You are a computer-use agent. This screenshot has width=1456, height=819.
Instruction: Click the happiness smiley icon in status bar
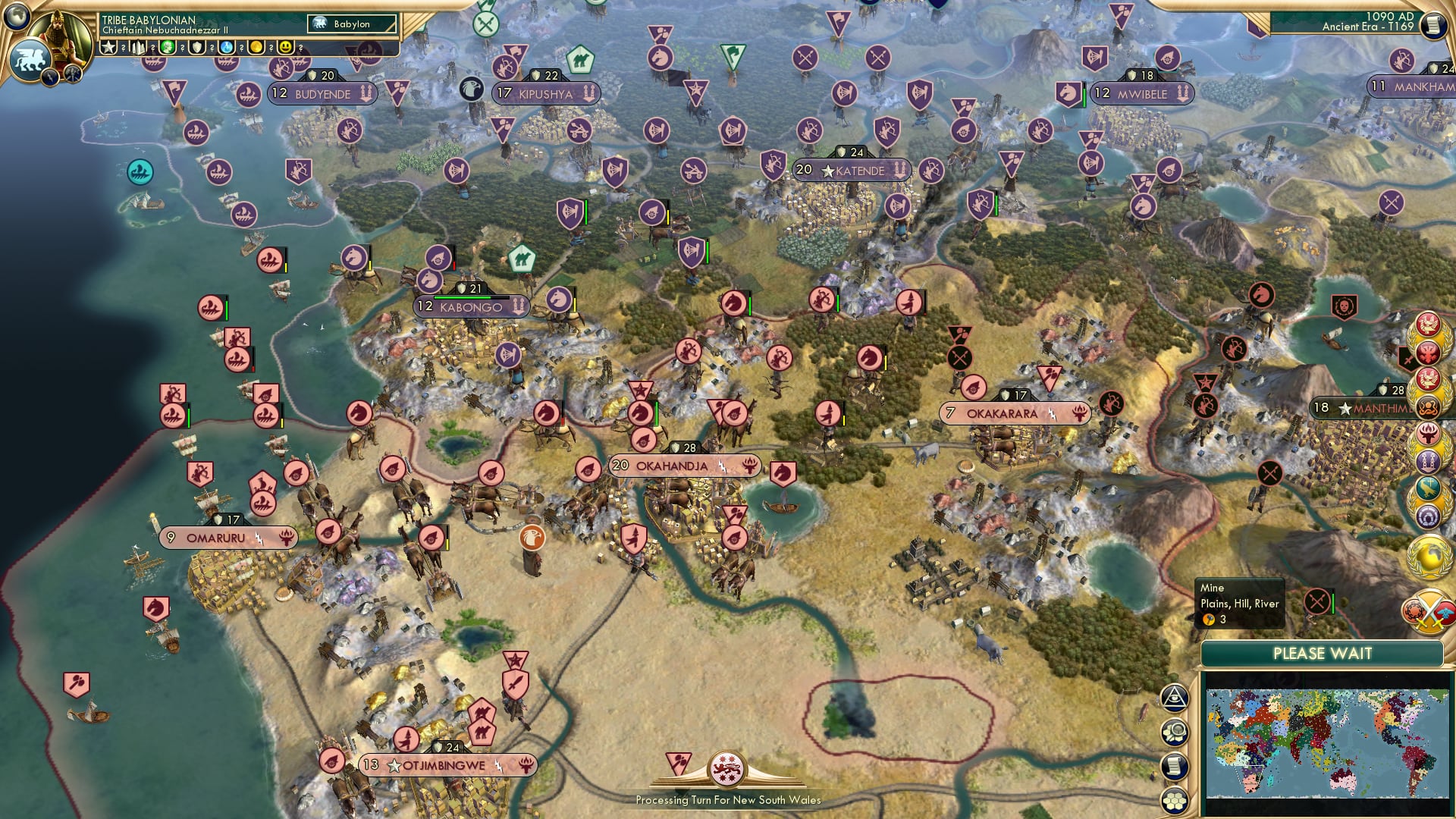(284, 46)
